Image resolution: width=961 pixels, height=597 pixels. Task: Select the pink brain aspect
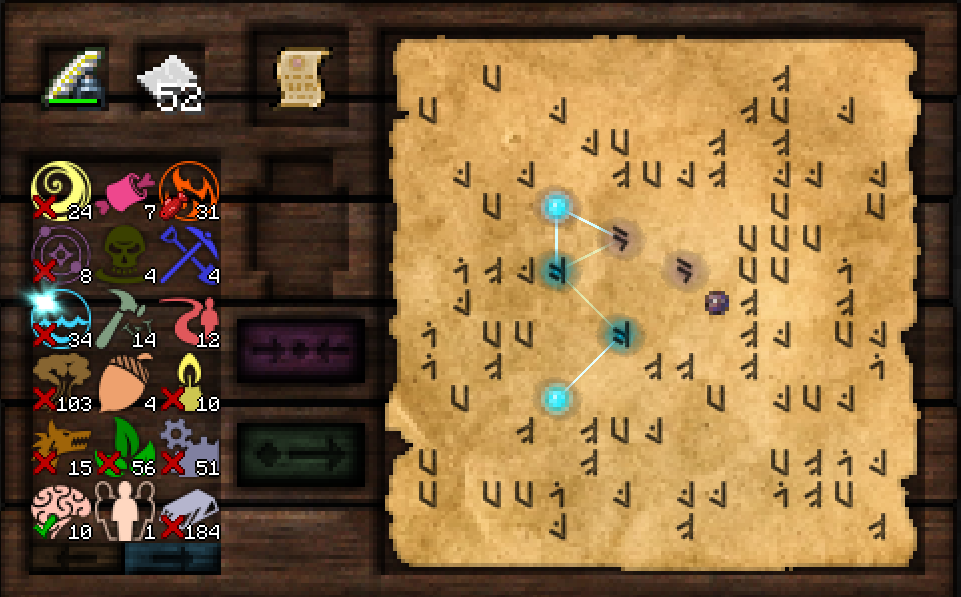[61, 509]
